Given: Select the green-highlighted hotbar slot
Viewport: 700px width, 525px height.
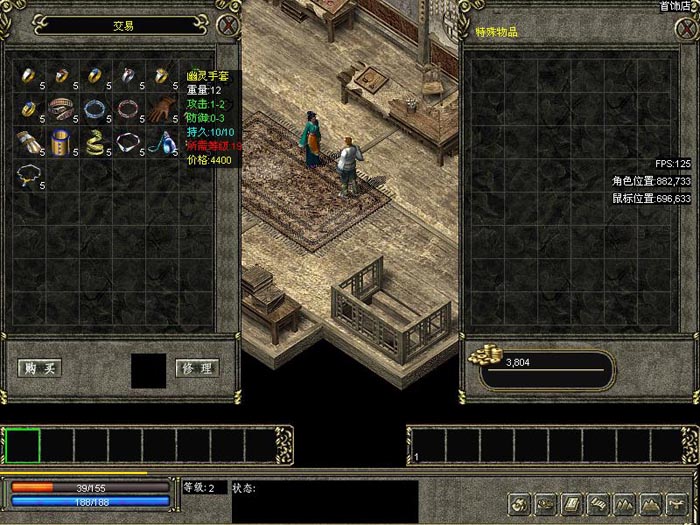Looking at the screenshot, I should (x=23, y=445).
